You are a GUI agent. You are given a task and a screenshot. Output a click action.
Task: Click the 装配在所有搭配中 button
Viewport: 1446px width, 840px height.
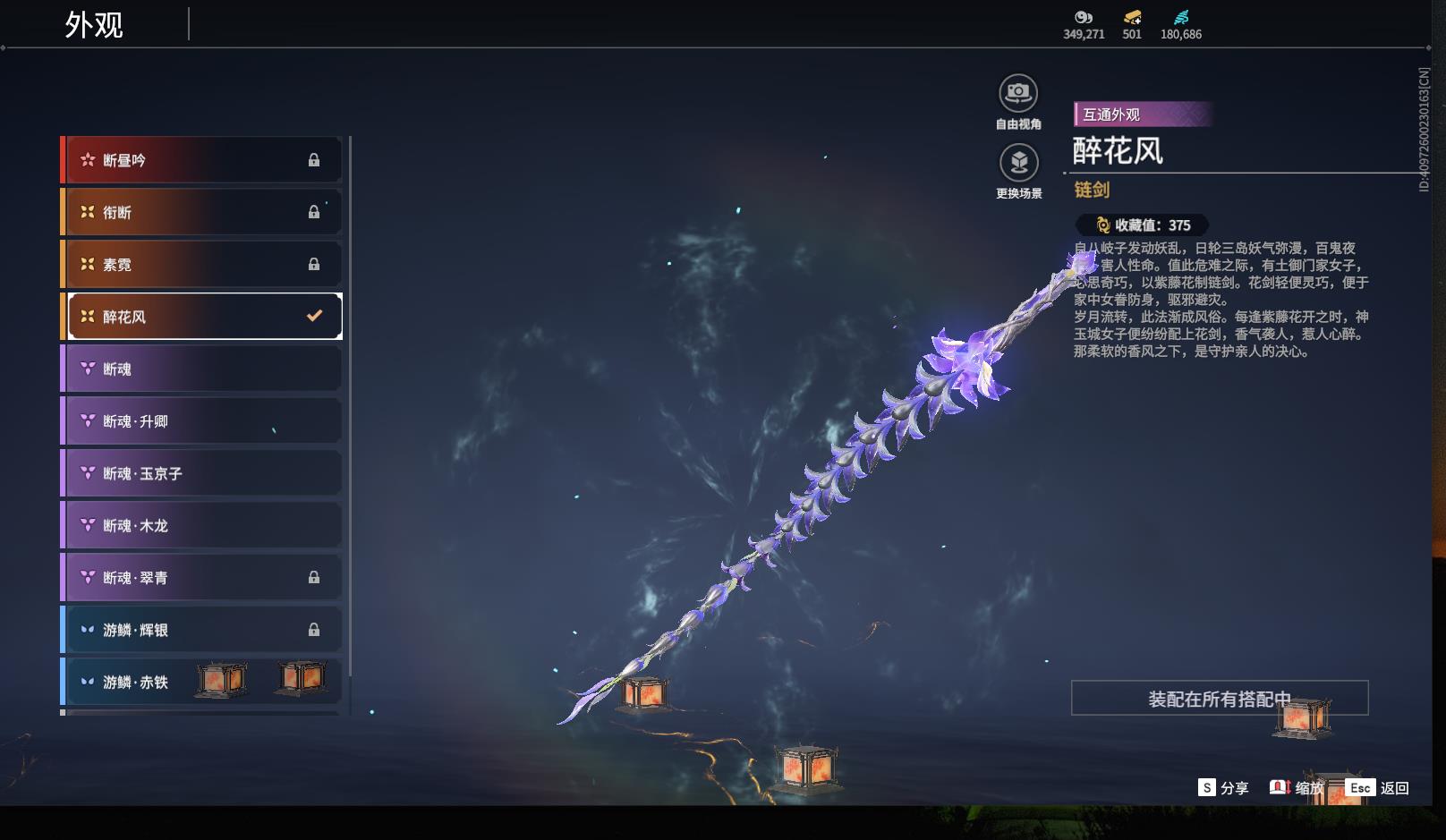coord(1219,699)
